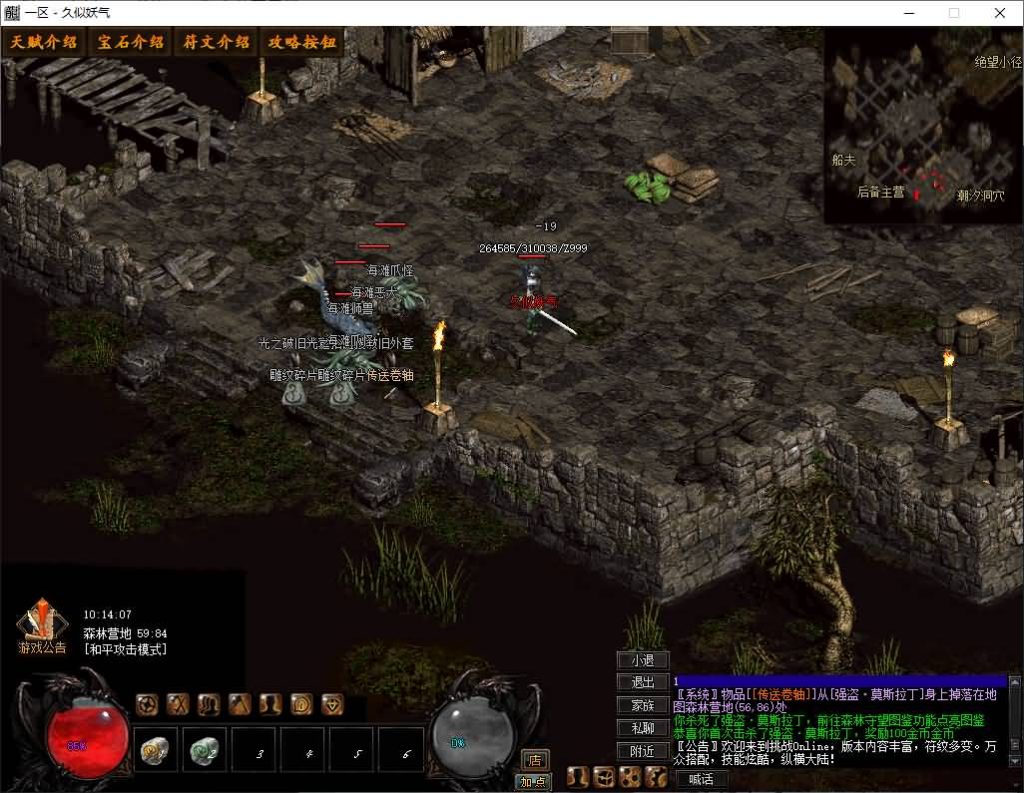This screenshot has height=793, width=1024.
Task: Open the character silhouette icon above the hotbar
Action: tap(270, 704)
